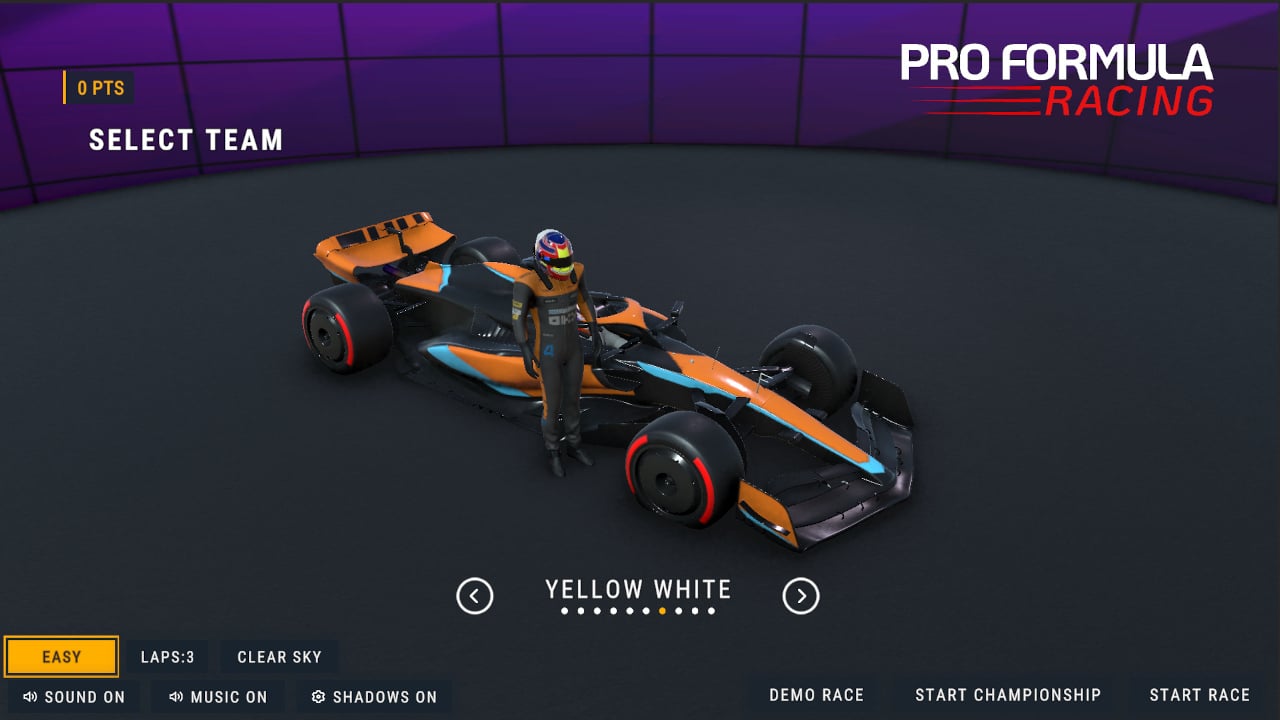This screenshot has width=1280, height=720.
Task: Turn off shadows via SHADOWS ON toggle
Action: (x=374, y=696)
